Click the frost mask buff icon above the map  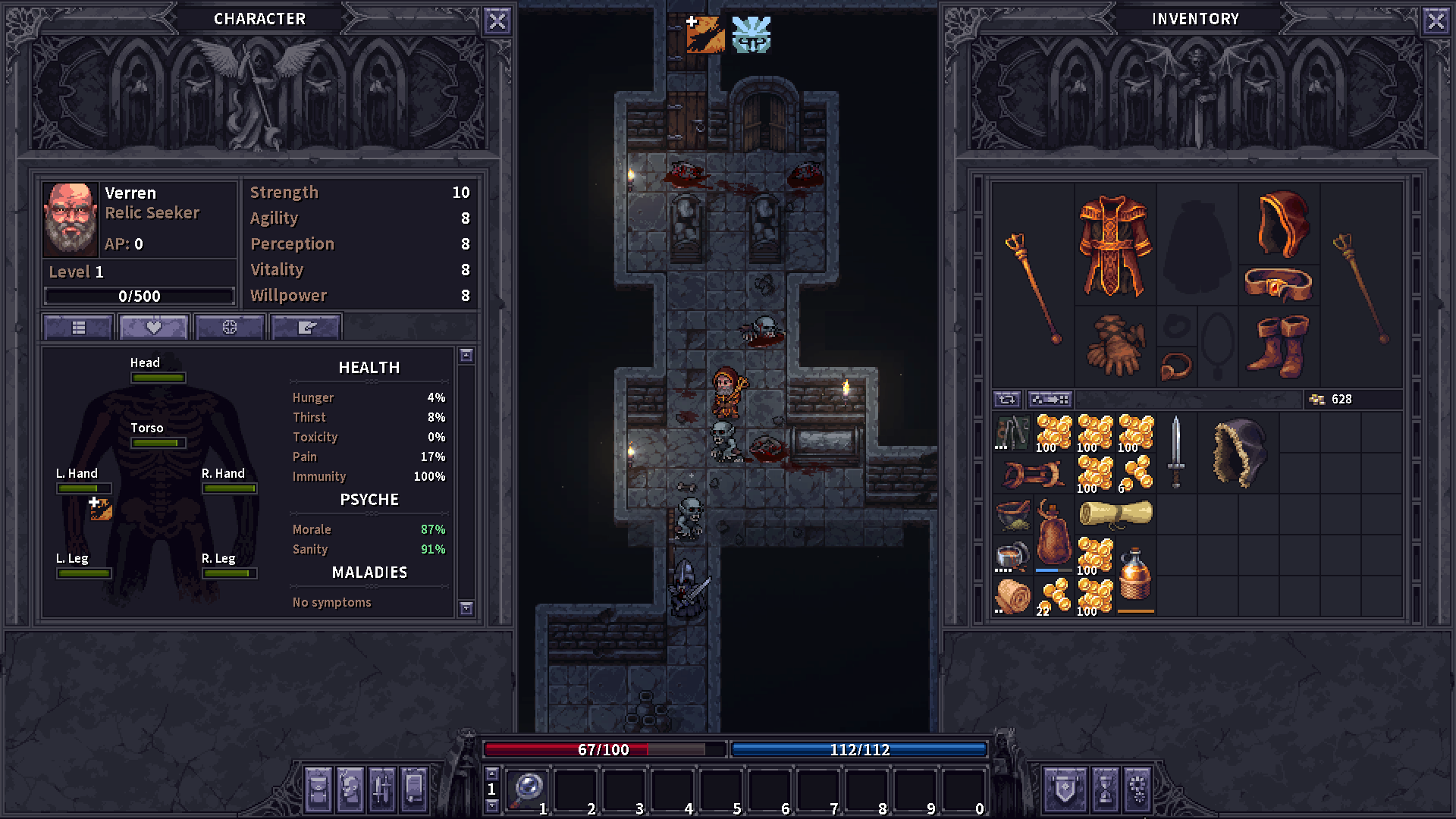coord(752,33)
